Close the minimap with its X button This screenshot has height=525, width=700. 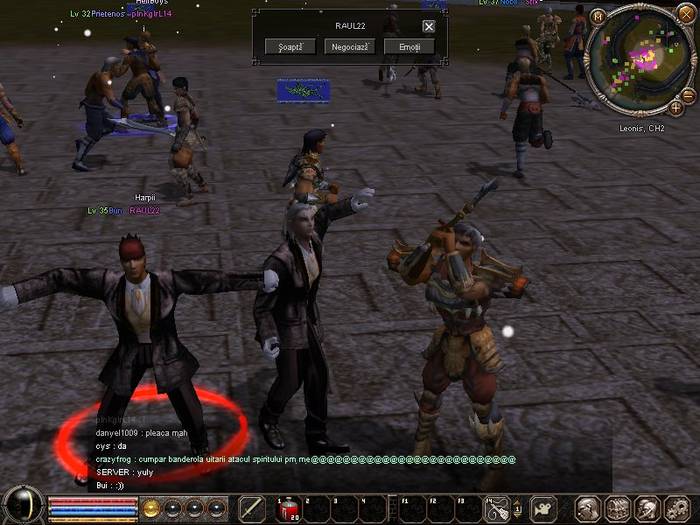[687, 14]
